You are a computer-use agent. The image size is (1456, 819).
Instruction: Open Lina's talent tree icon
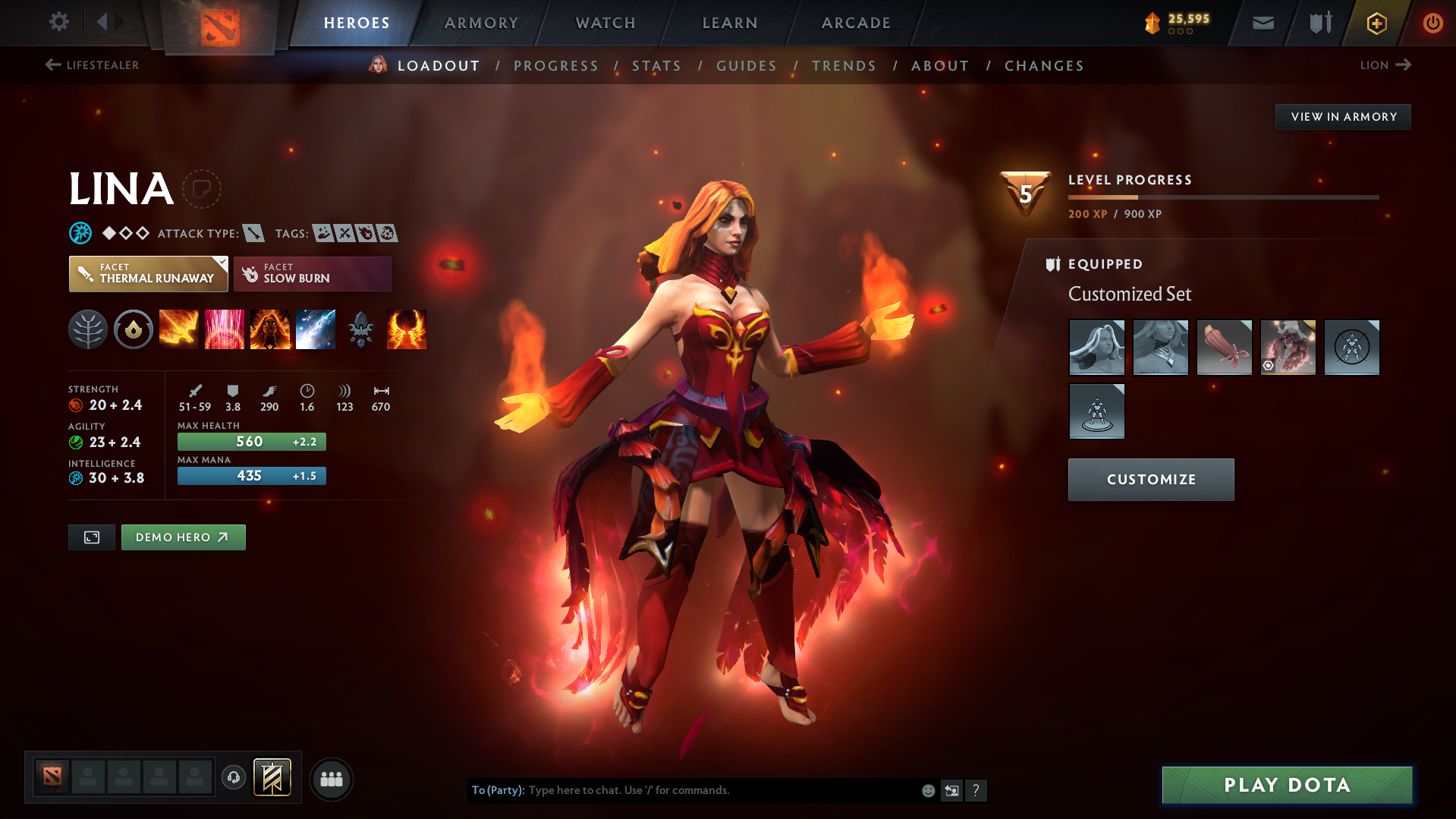(x=87, y=329)
